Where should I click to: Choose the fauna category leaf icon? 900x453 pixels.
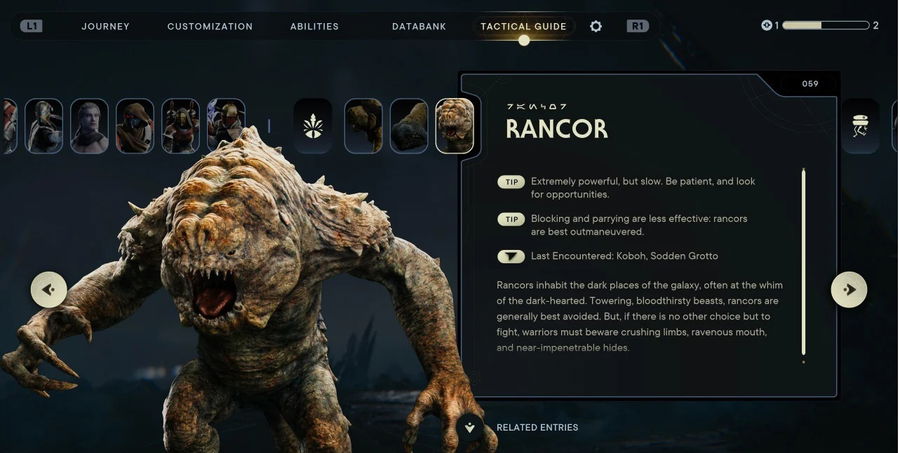(x=312, y=126)
